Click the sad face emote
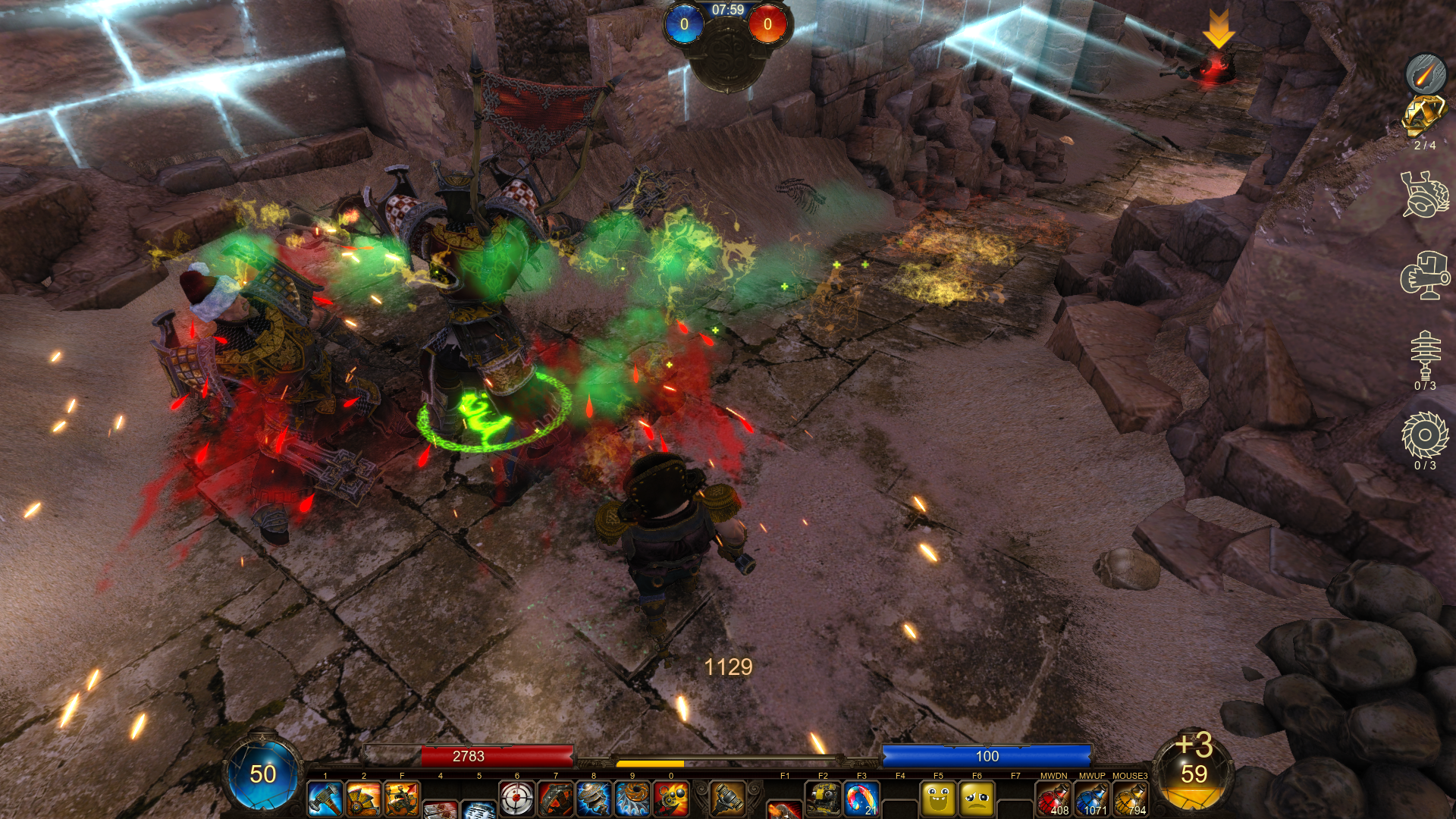 pos(977,799)
